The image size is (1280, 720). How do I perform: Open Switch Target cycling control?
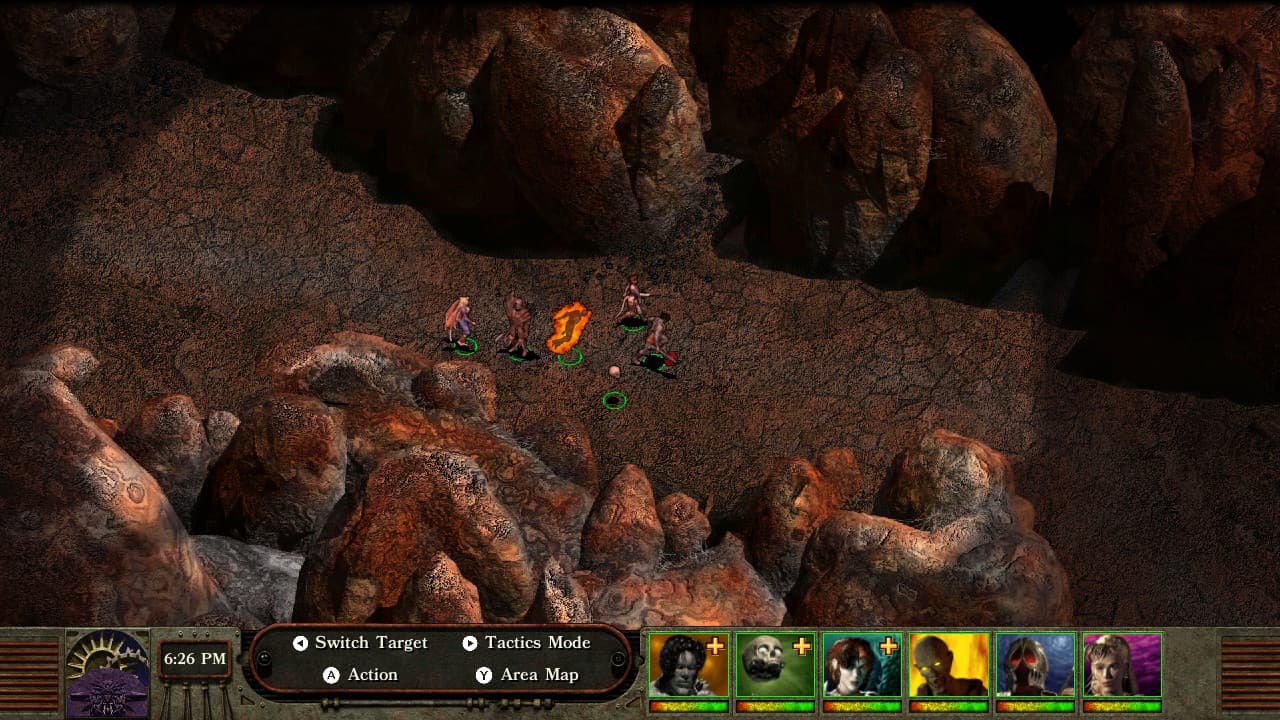coord(370,643)
